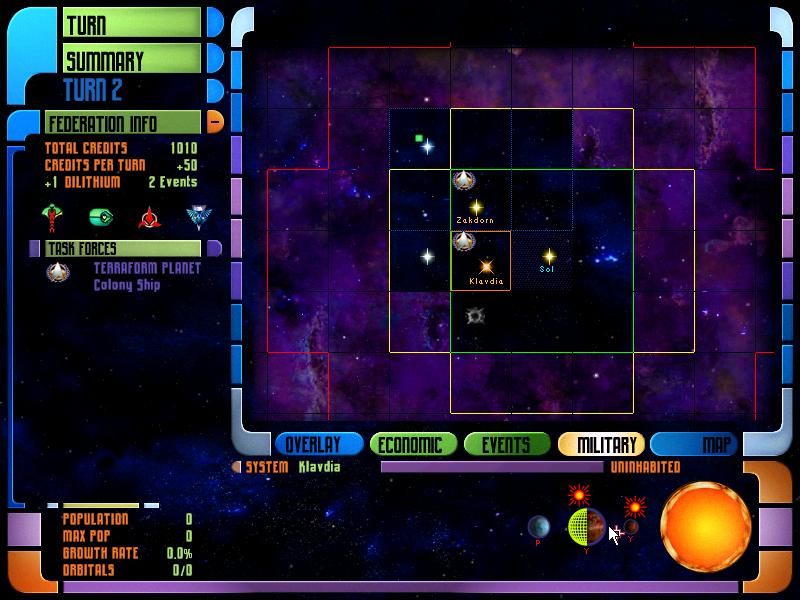
Task: Select the Ferengi empire emblem
Action: (101, 216)
